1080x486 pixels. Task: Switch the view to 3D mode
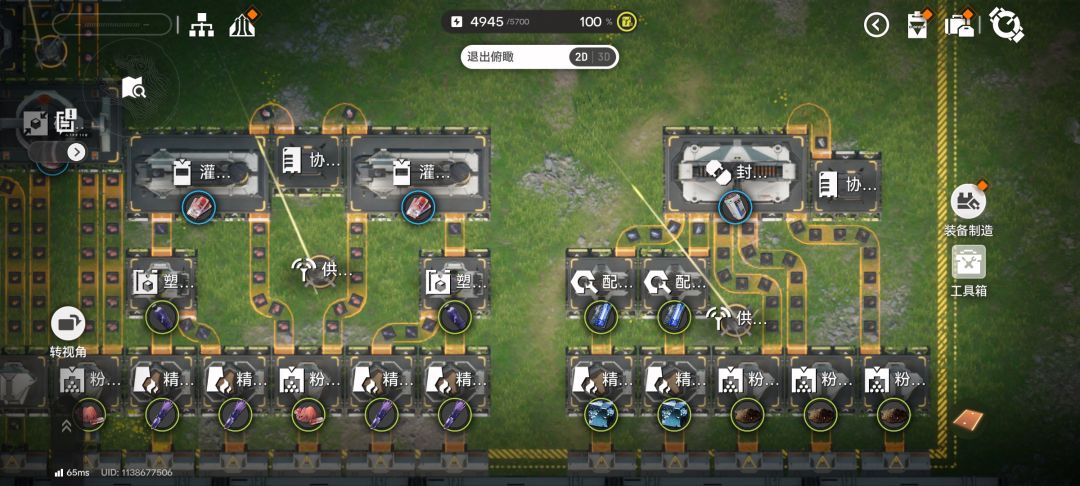coord(604,57)
